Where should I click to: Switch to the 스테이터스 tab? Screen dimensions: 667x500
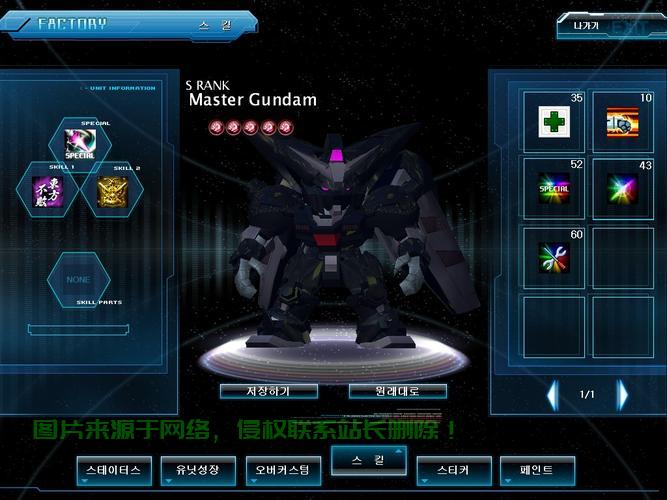point(115,469)
